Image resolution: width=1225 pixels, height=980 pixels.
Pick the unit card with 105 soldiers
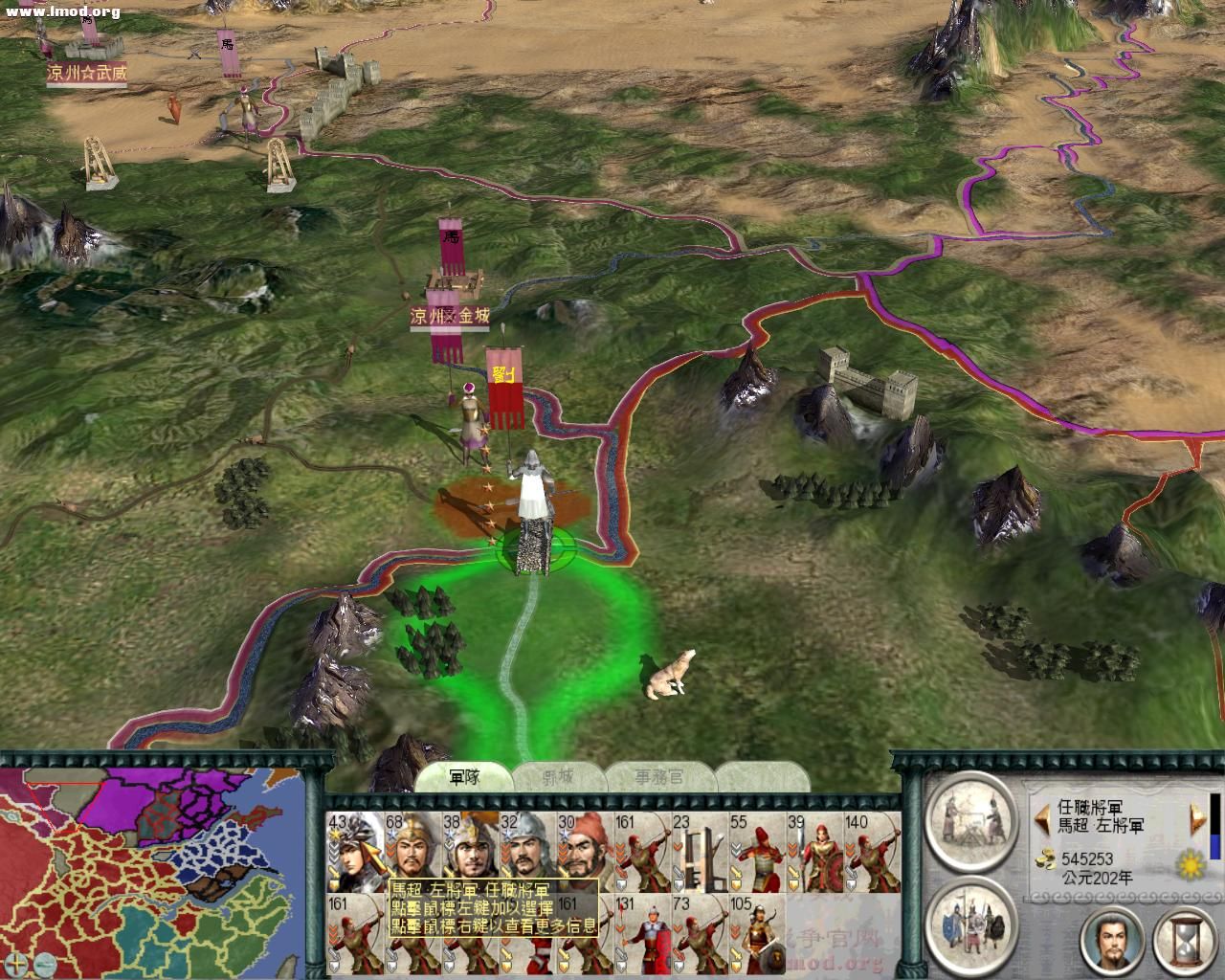coord(757,936)
